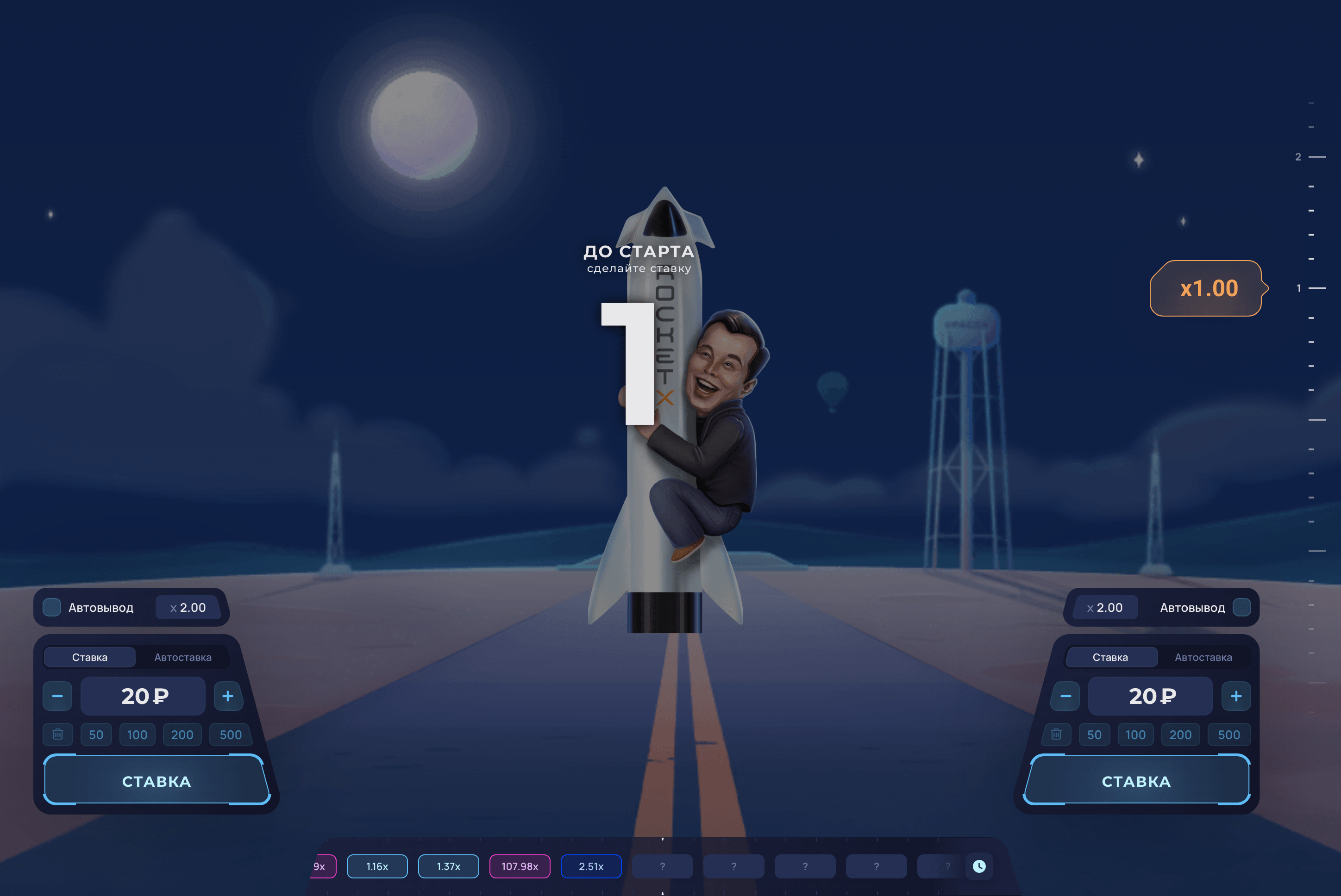Edit the left panel 20 ₽ bet amount

(x=143, y=696)
